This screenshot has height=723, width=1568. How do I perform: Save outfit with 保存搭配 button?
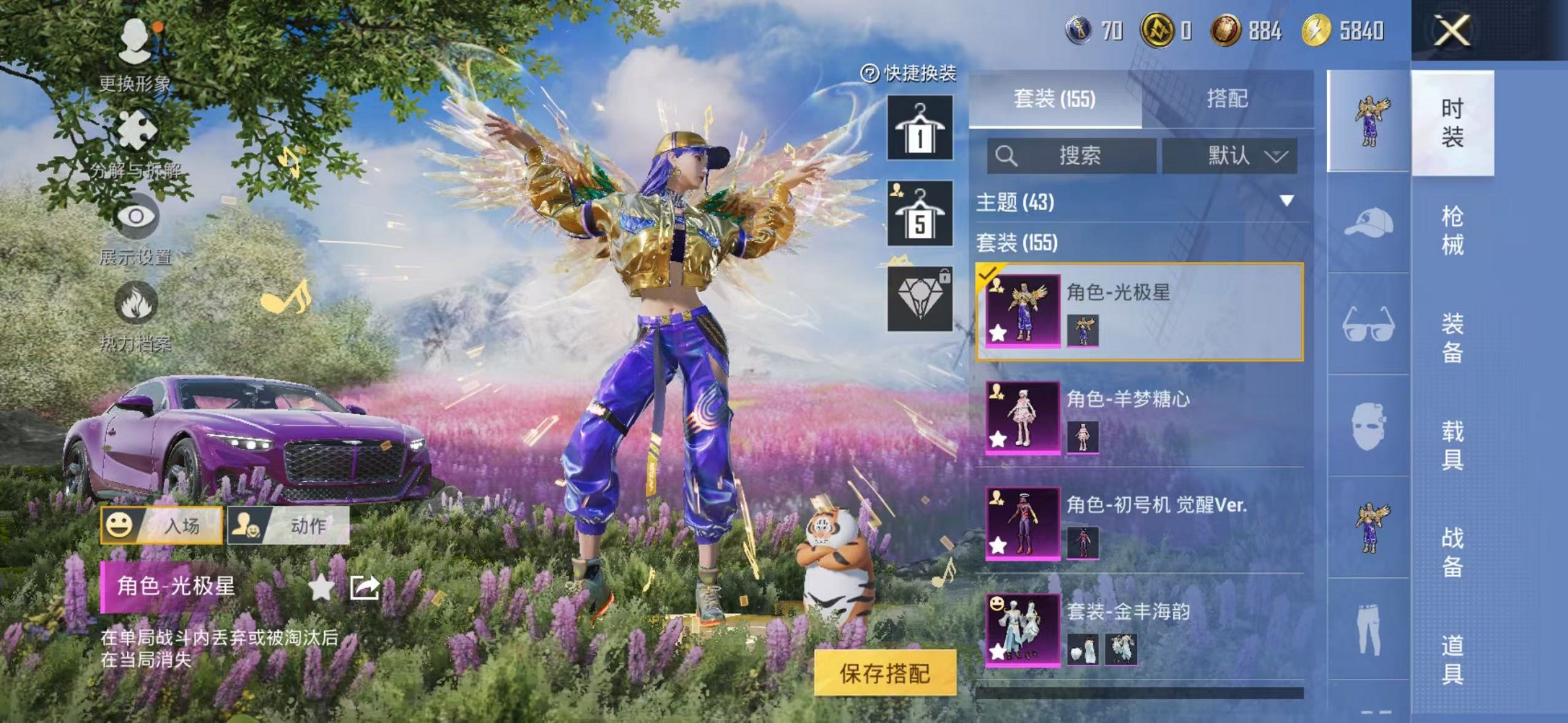click(x=885, y=672)
